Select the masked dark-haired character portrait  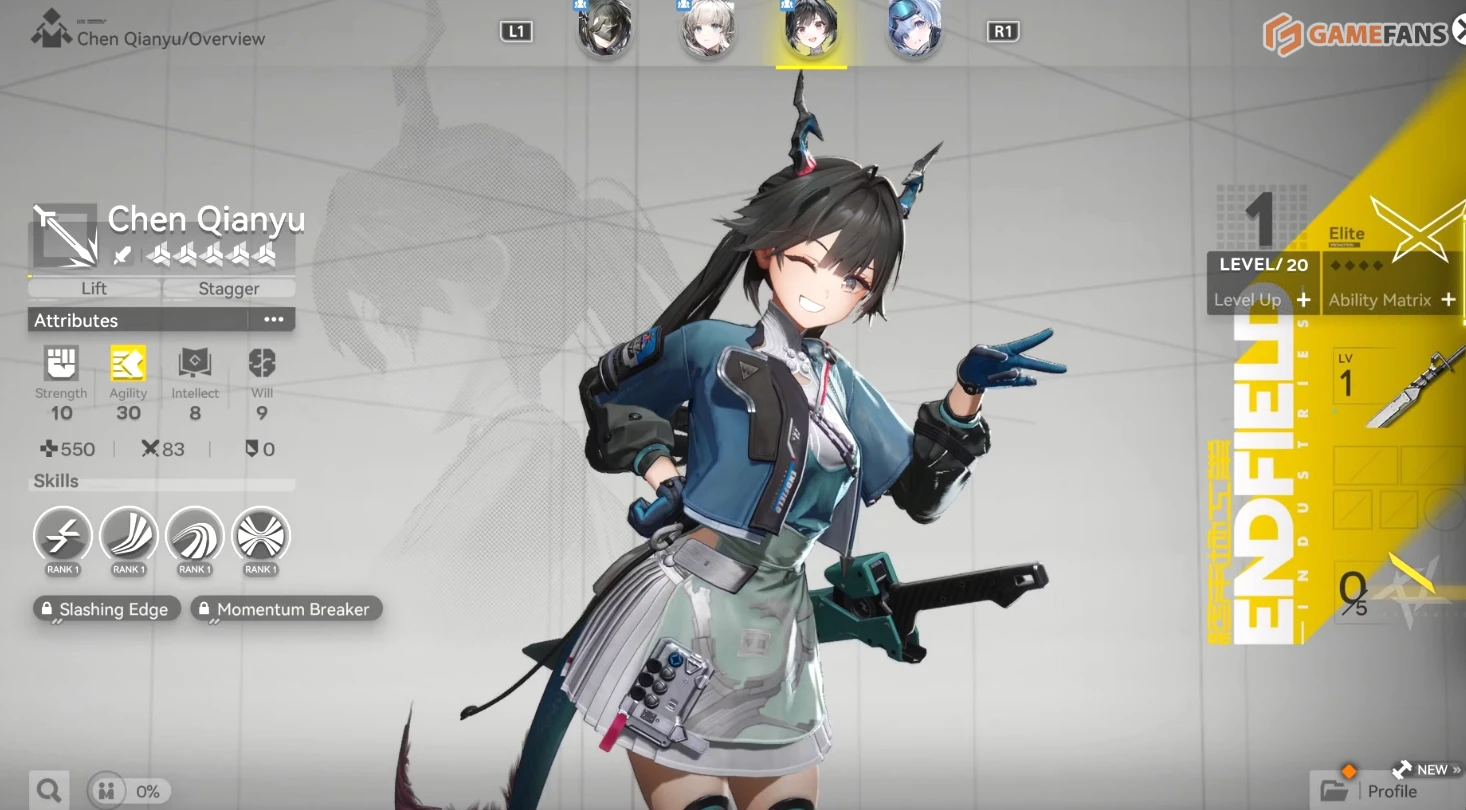[x=604, y=30]
